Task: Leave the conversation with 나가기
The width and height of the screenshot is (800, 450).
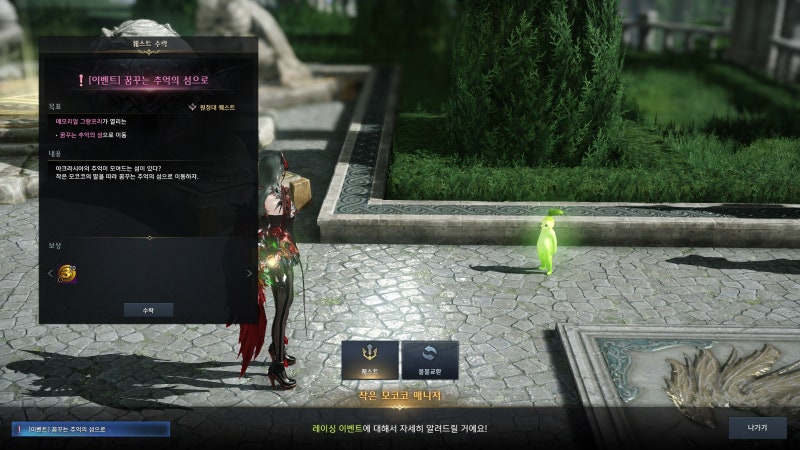Action: [x=757, y=428]
